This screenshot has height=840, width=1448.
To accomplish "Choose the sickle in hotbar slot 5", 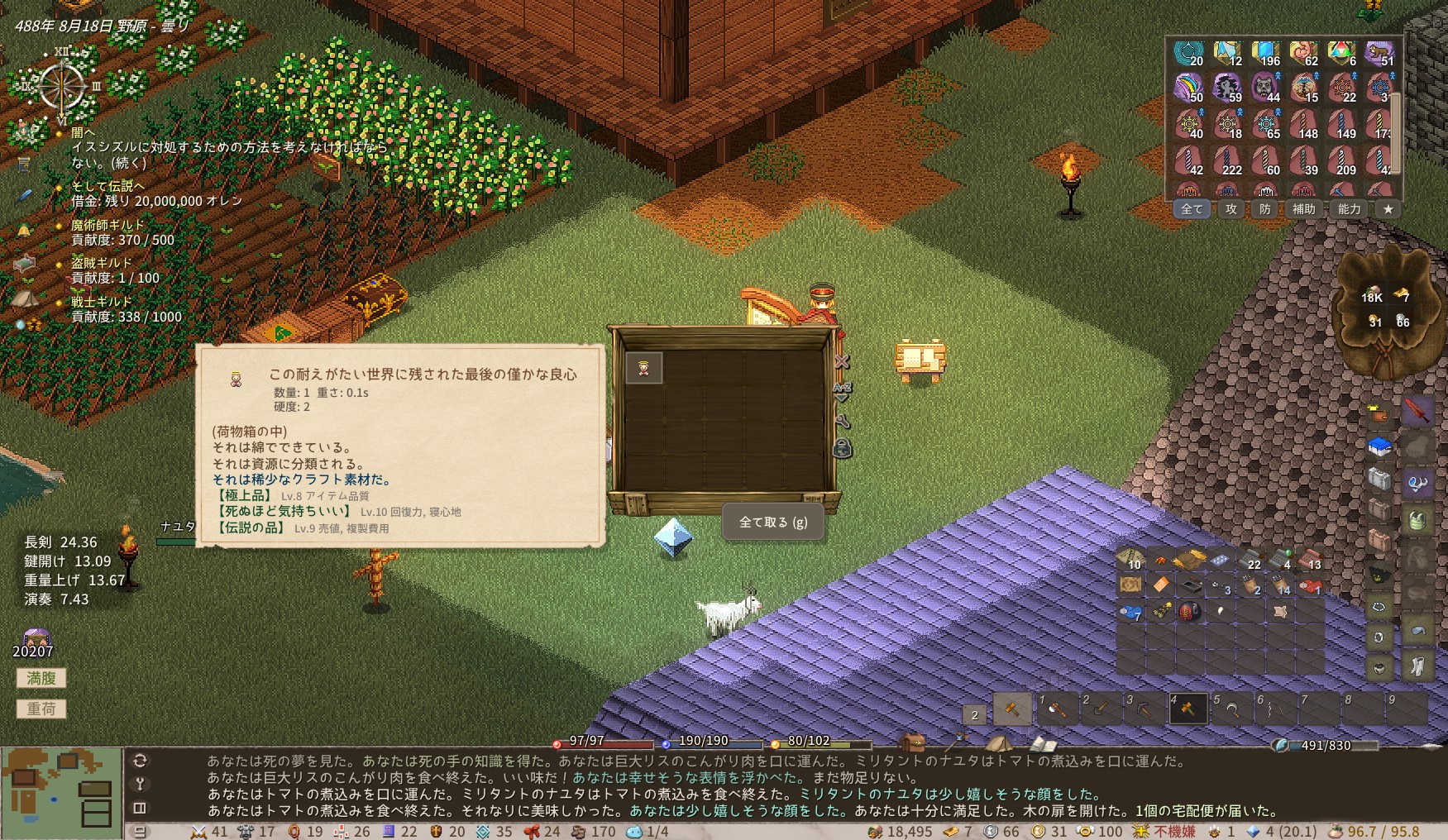I will coord(1231,709).
